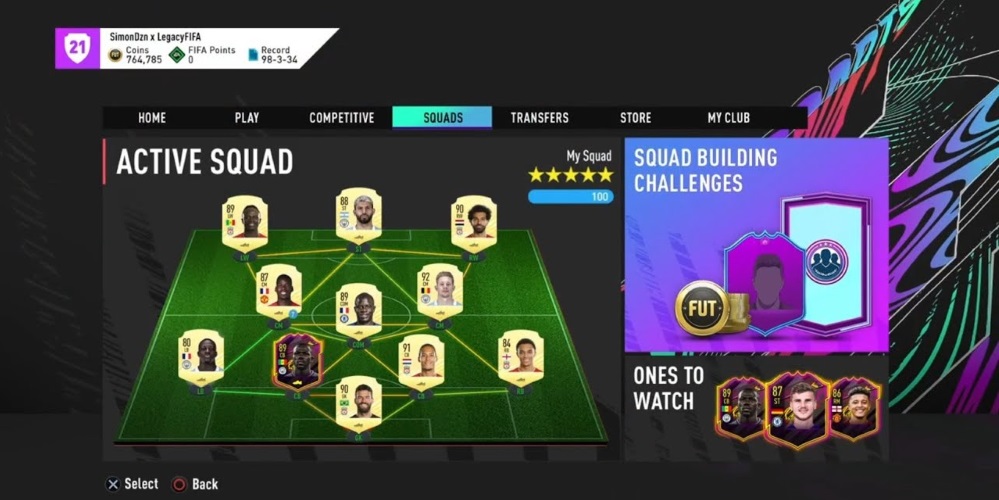Screen dimensions: 999x500
Task: Open the PLAY tab
Action: click(x=247, y=118)
